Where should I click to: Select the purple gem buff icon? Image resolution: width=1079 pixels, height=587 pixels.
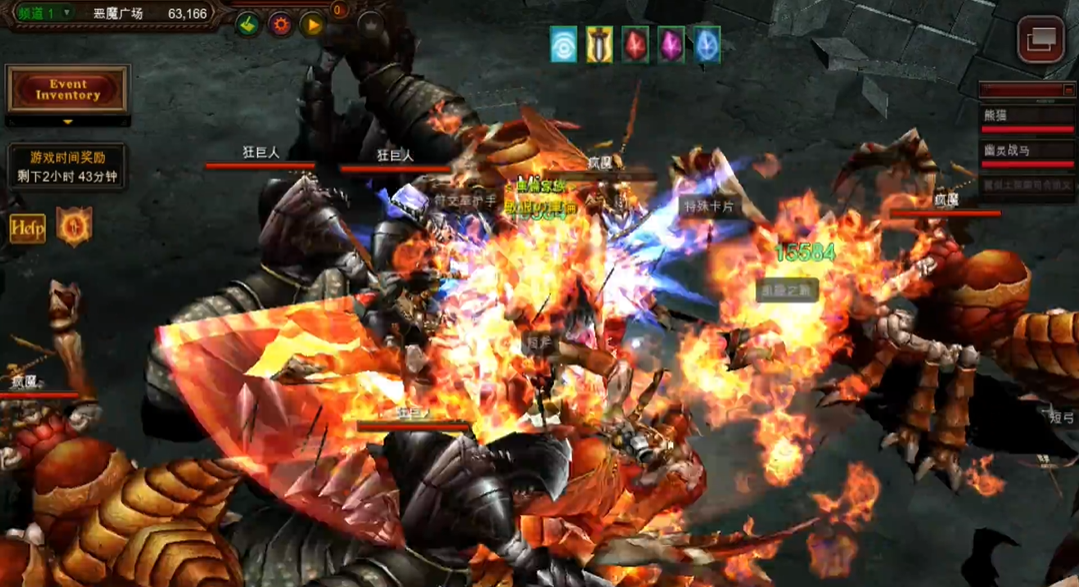pyautogui.click(x=671, y=45)
